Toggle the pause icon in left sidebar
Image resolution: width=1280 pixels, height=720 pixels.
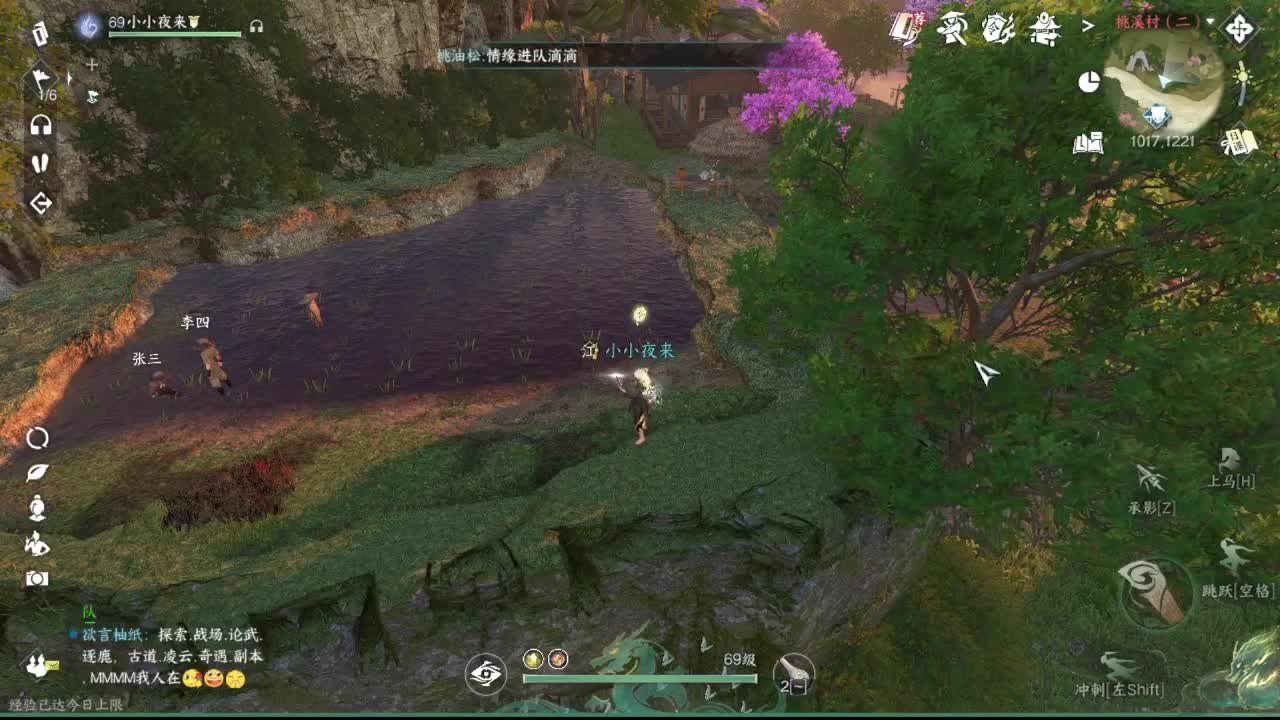pyautogui.click(x=41, y=164)
